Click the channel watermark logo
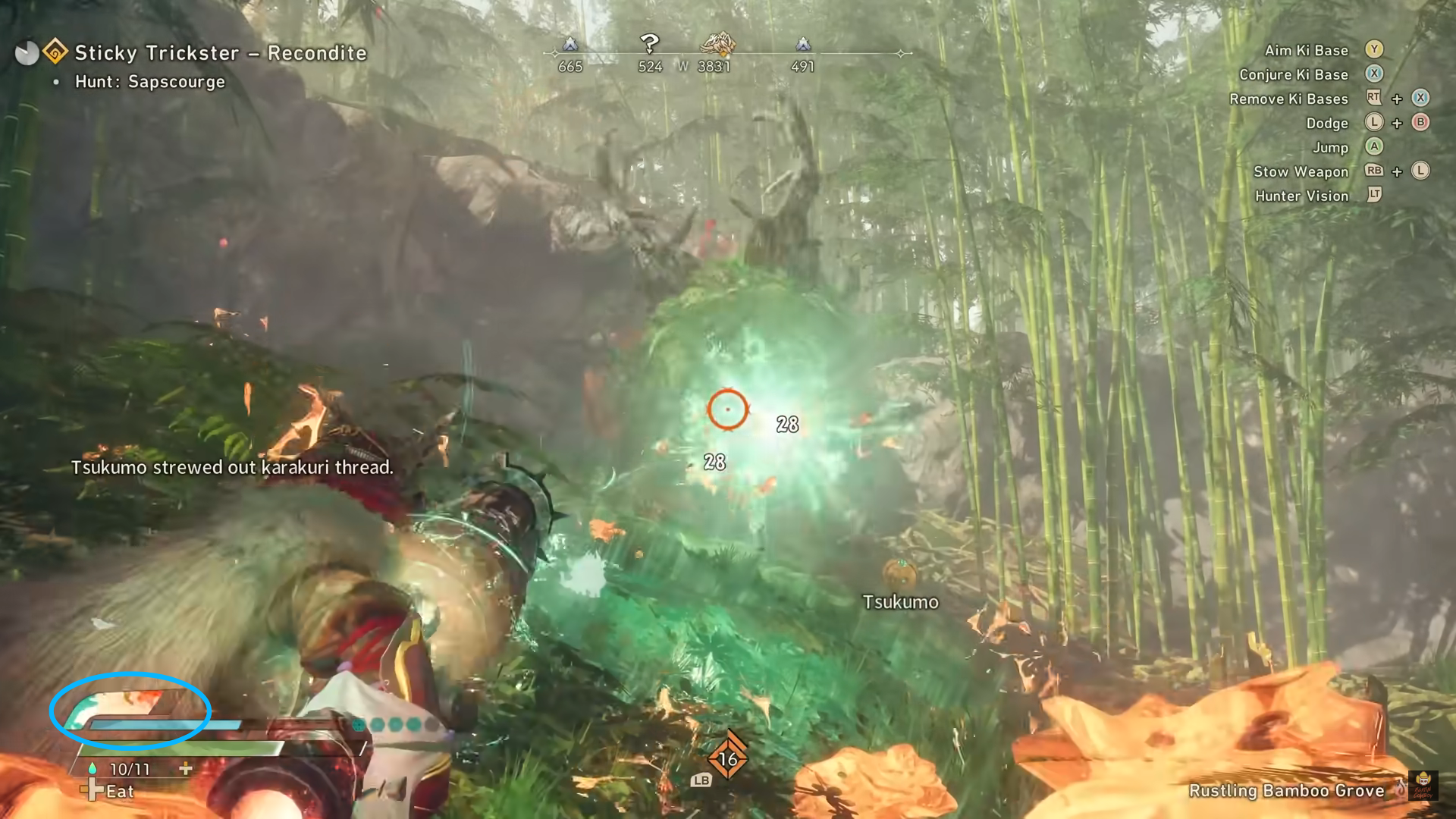The image size is (1456, 819). tap(1423, 786)
